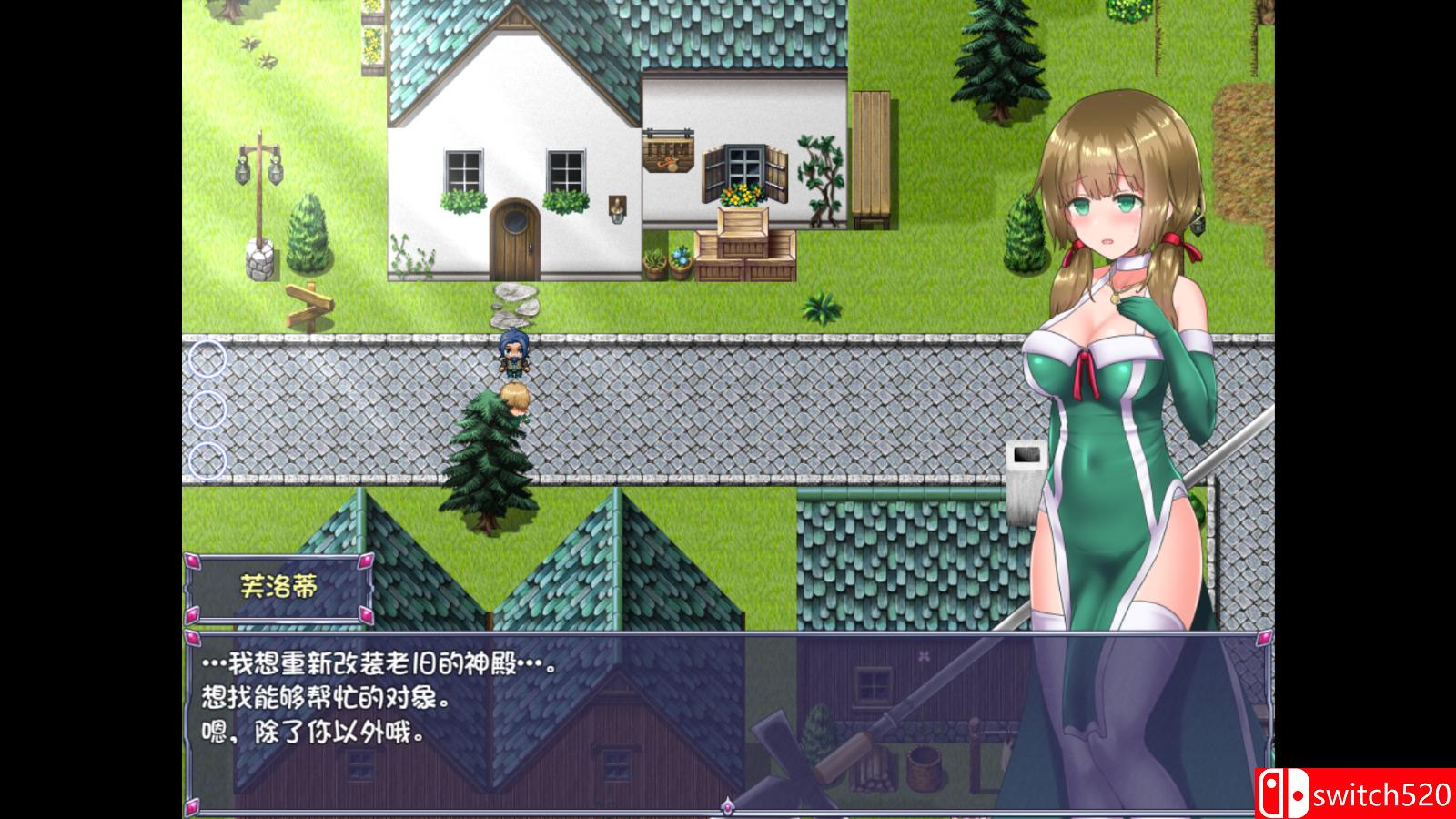Click the wall-mounted lamp between the doors
The image size is (1456, 819).
618,209
